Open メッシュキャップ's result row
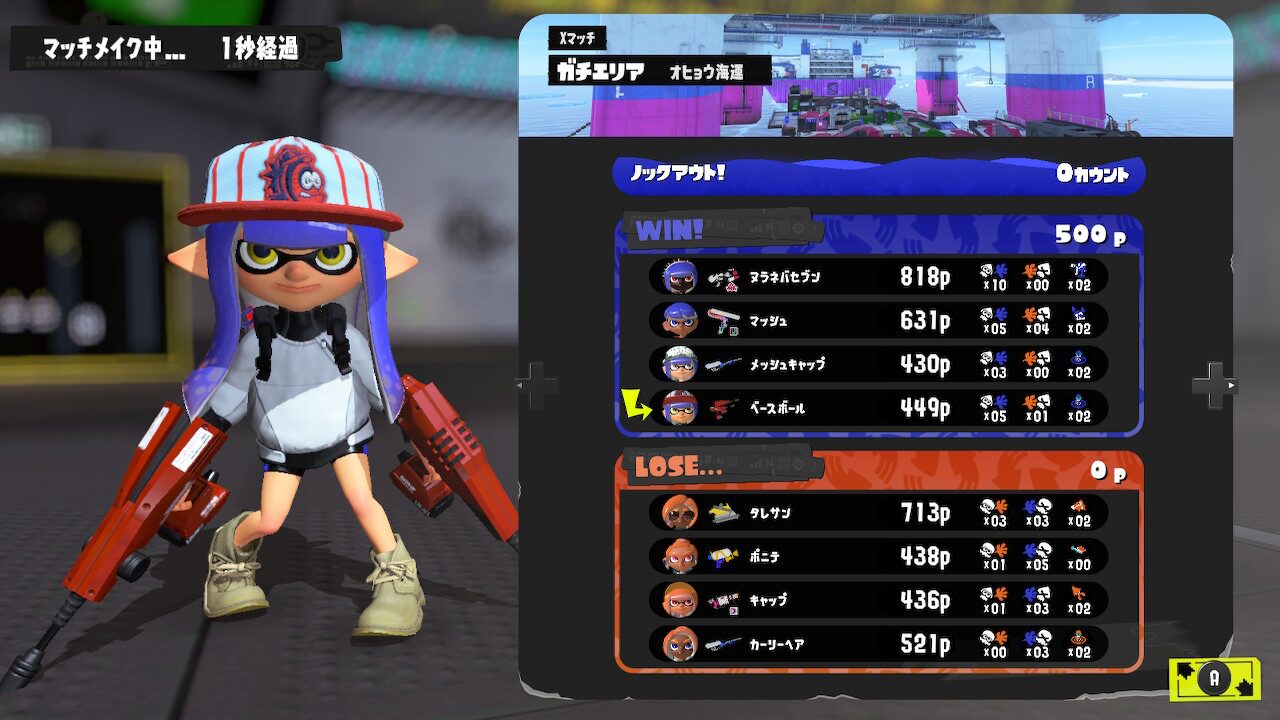 [x=878, y=365]
